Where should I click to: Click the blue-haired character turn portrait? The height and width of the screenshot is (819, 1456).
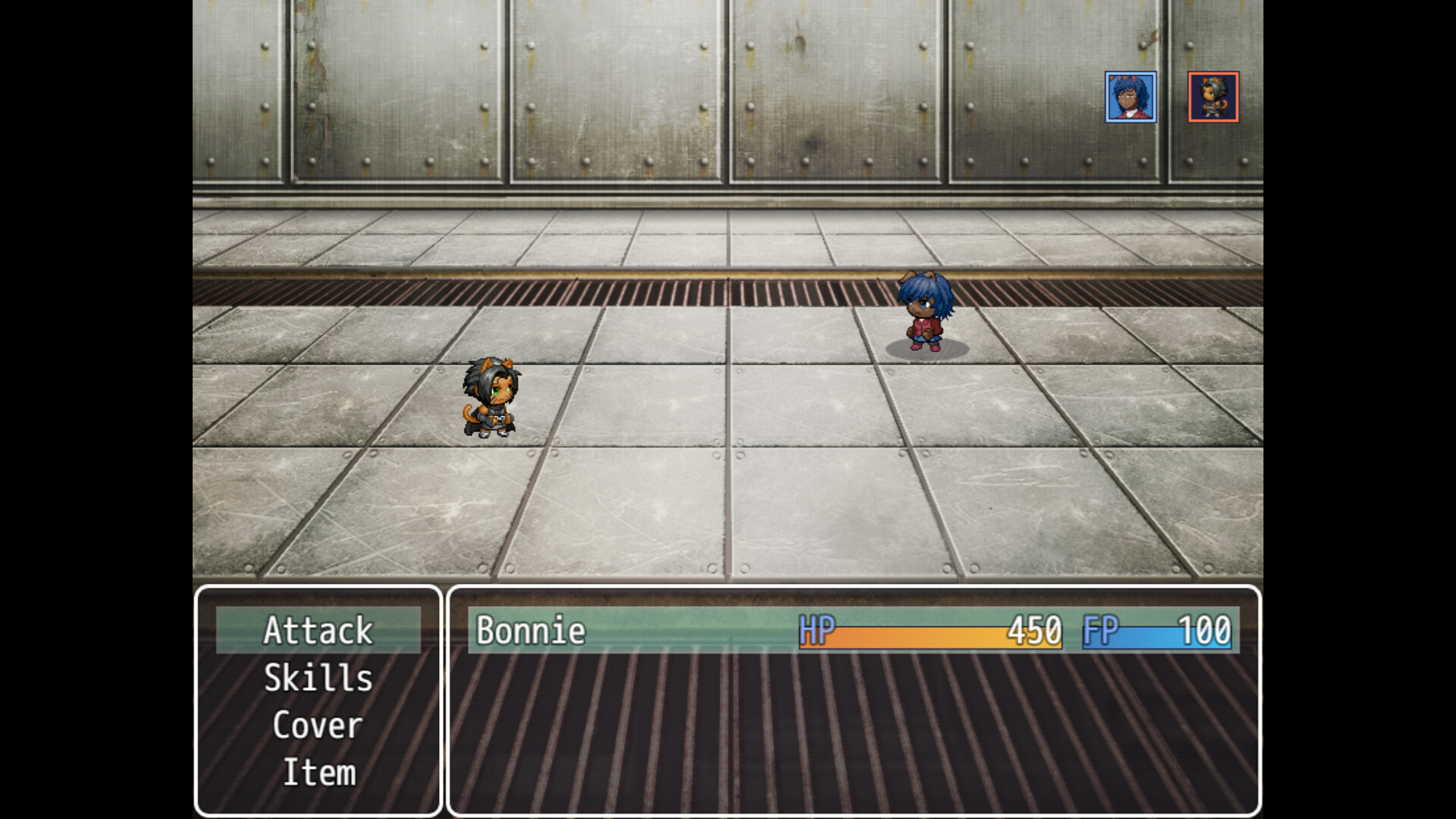(x=1130, y=97)
